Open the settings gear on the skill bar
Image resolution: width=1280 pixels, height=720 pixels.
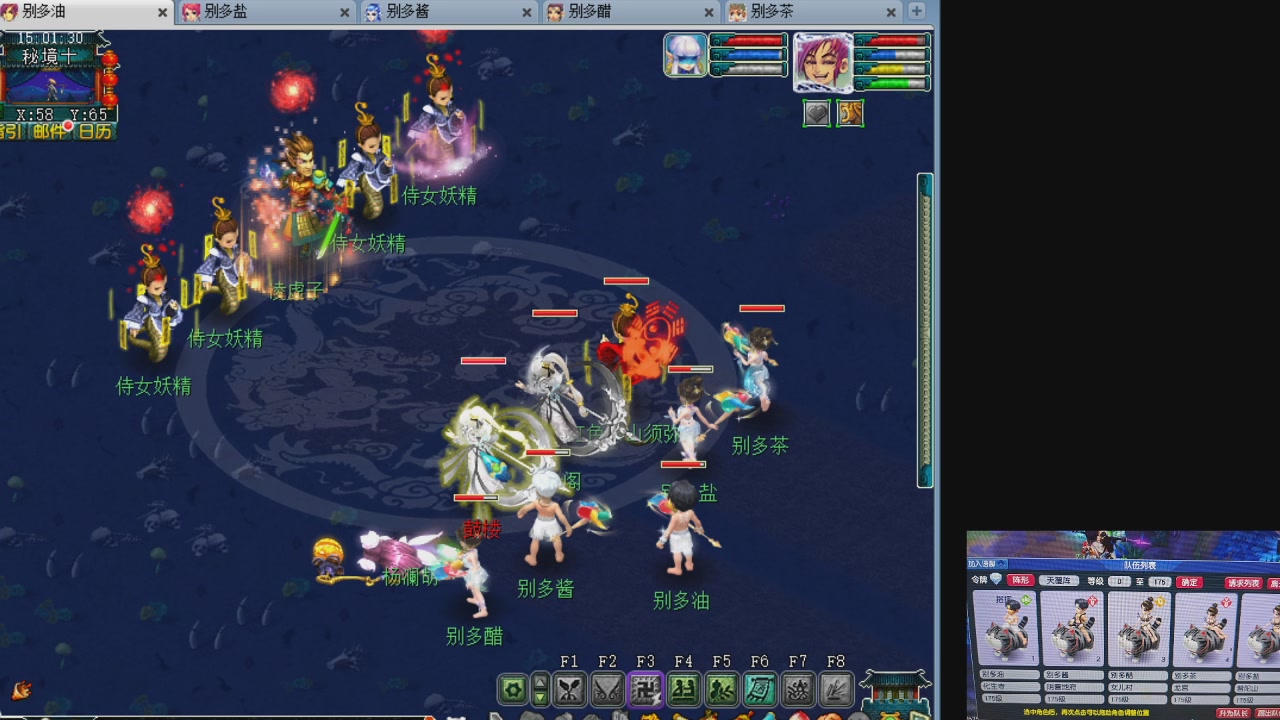(x=511, y=689)
